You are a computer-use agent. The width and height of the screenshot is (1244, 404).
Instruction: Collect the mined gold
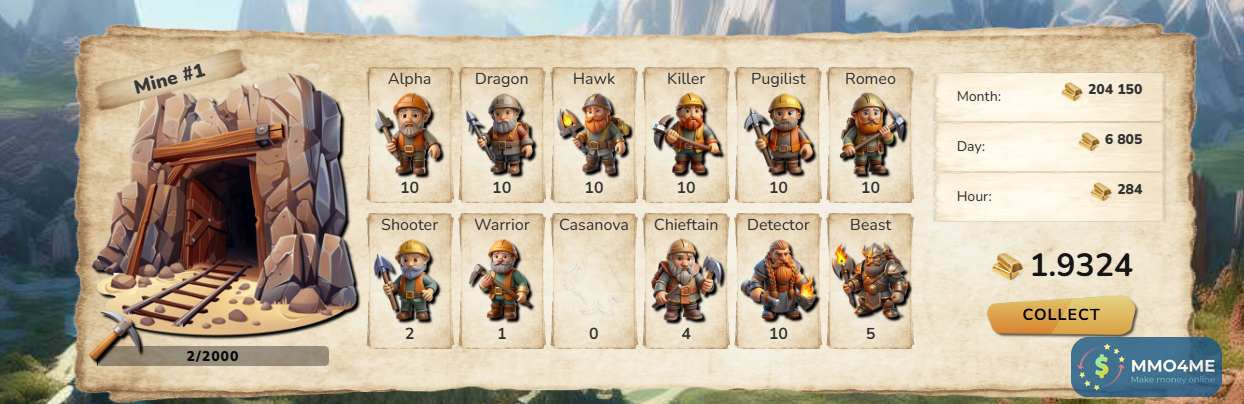click(1061, 315)
